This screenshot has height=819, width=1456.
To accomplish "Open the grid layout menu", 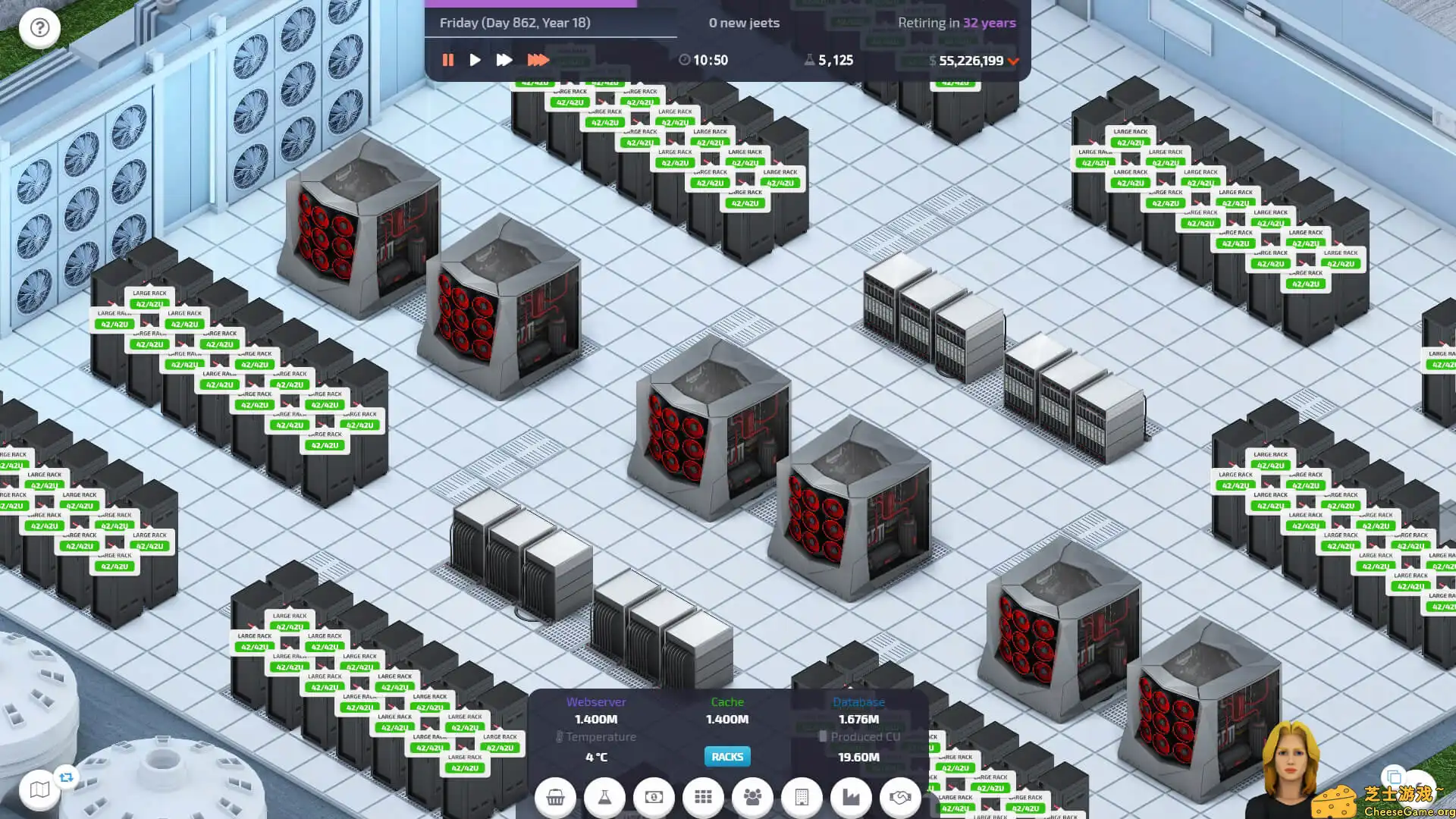I will click(703, 797).
